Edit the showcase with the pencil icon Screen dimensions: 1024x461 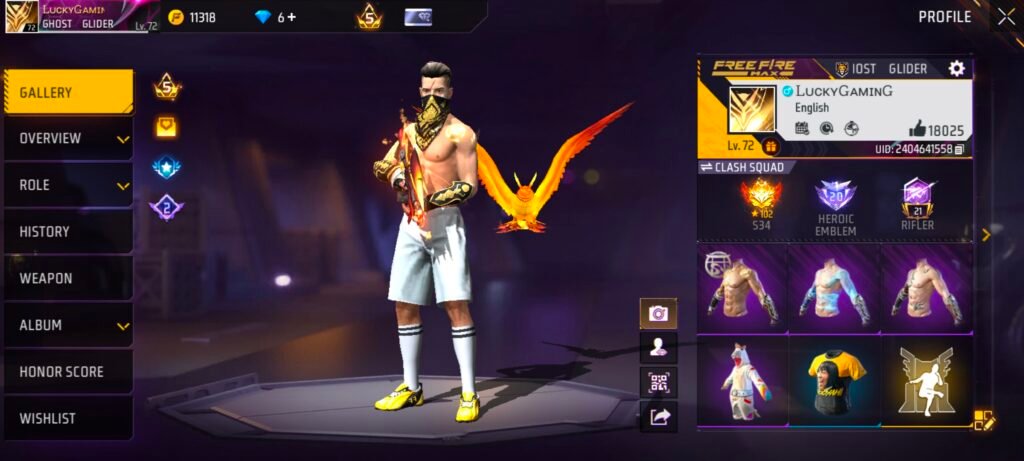[983, 420]
